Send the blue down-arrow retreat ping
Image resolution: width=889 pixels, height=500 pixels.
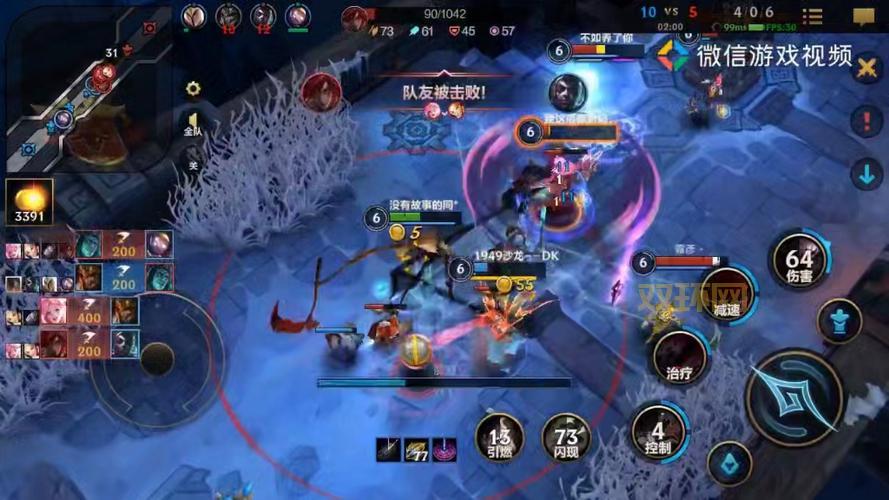[865, 173]
